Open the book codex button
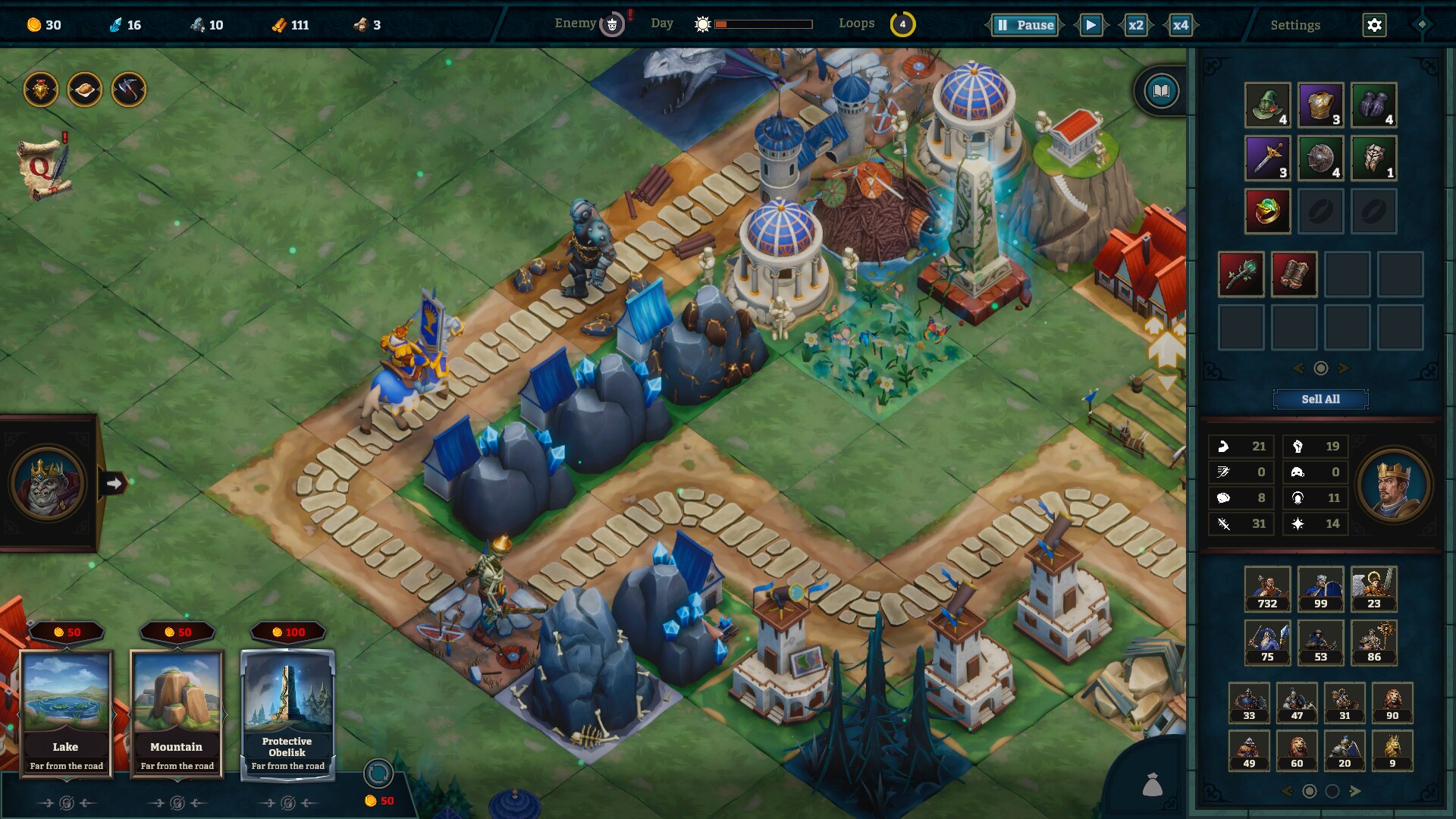Image resolution: width=1456 pixels, height=819 pixels. click(x=1161, y=92)
